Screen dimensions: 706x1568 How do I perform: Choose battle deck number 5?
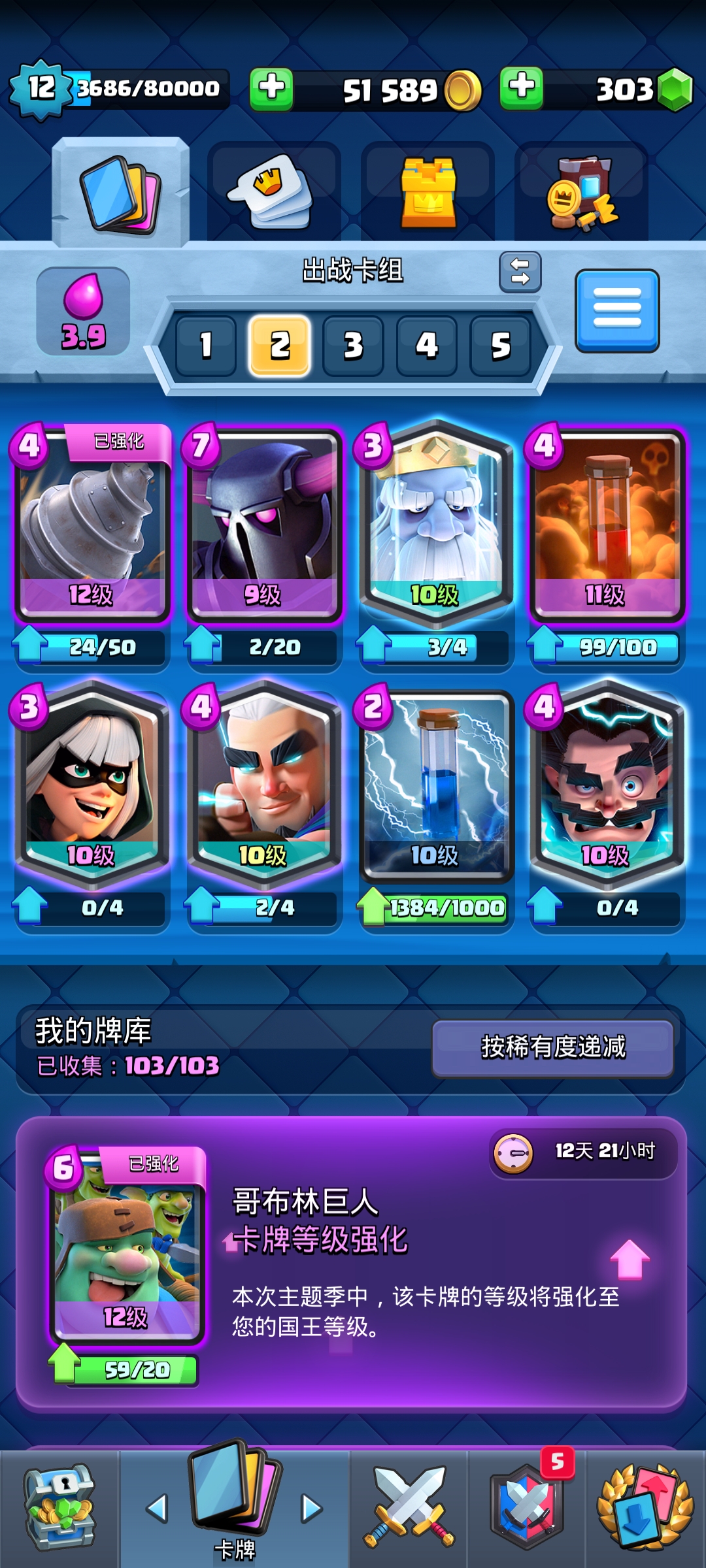(500, 346)
